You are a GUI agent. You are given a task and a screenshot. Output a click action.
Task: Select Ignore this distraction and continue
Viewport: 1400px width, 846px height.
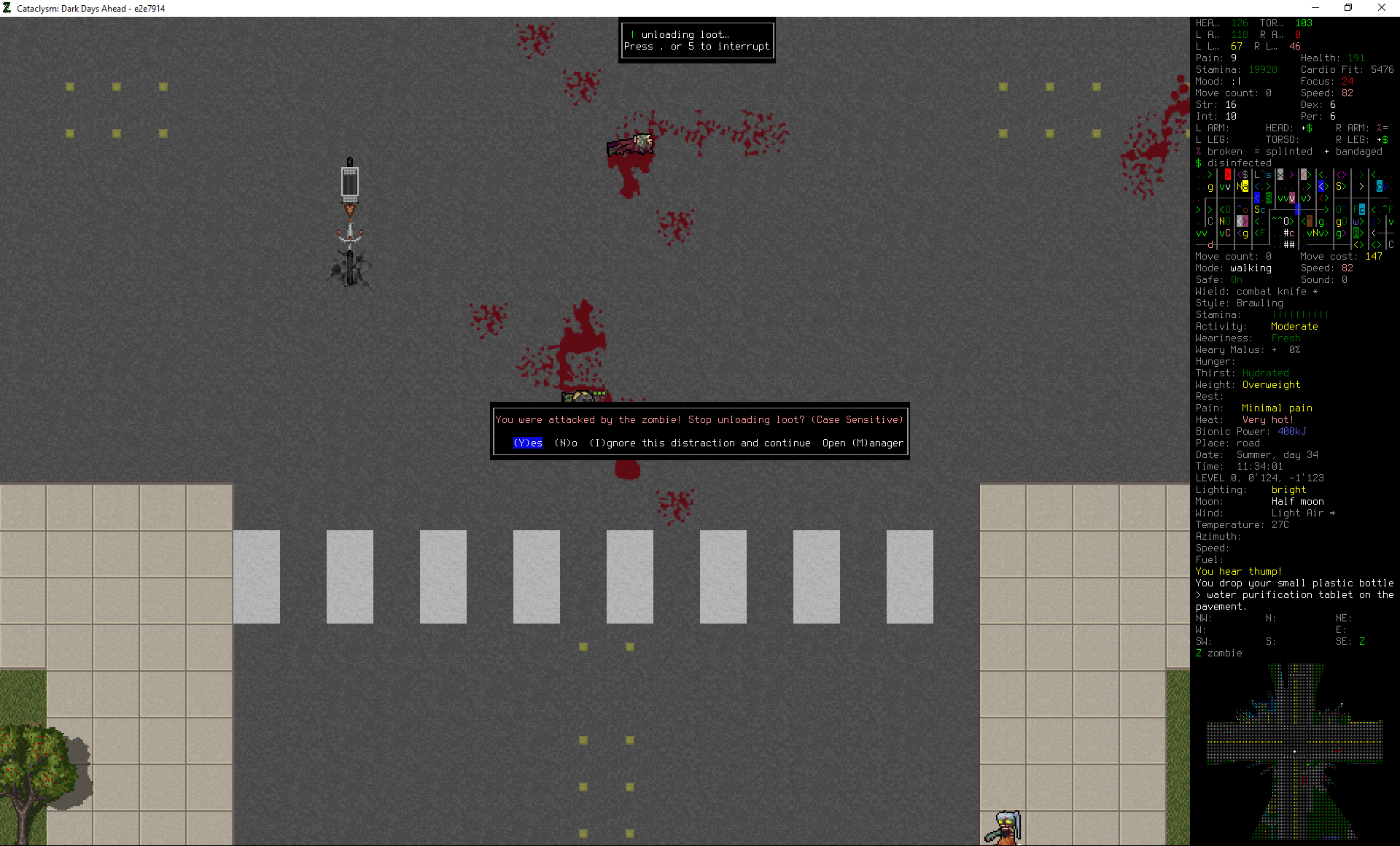pyautogui.click(x=700, y=443)
